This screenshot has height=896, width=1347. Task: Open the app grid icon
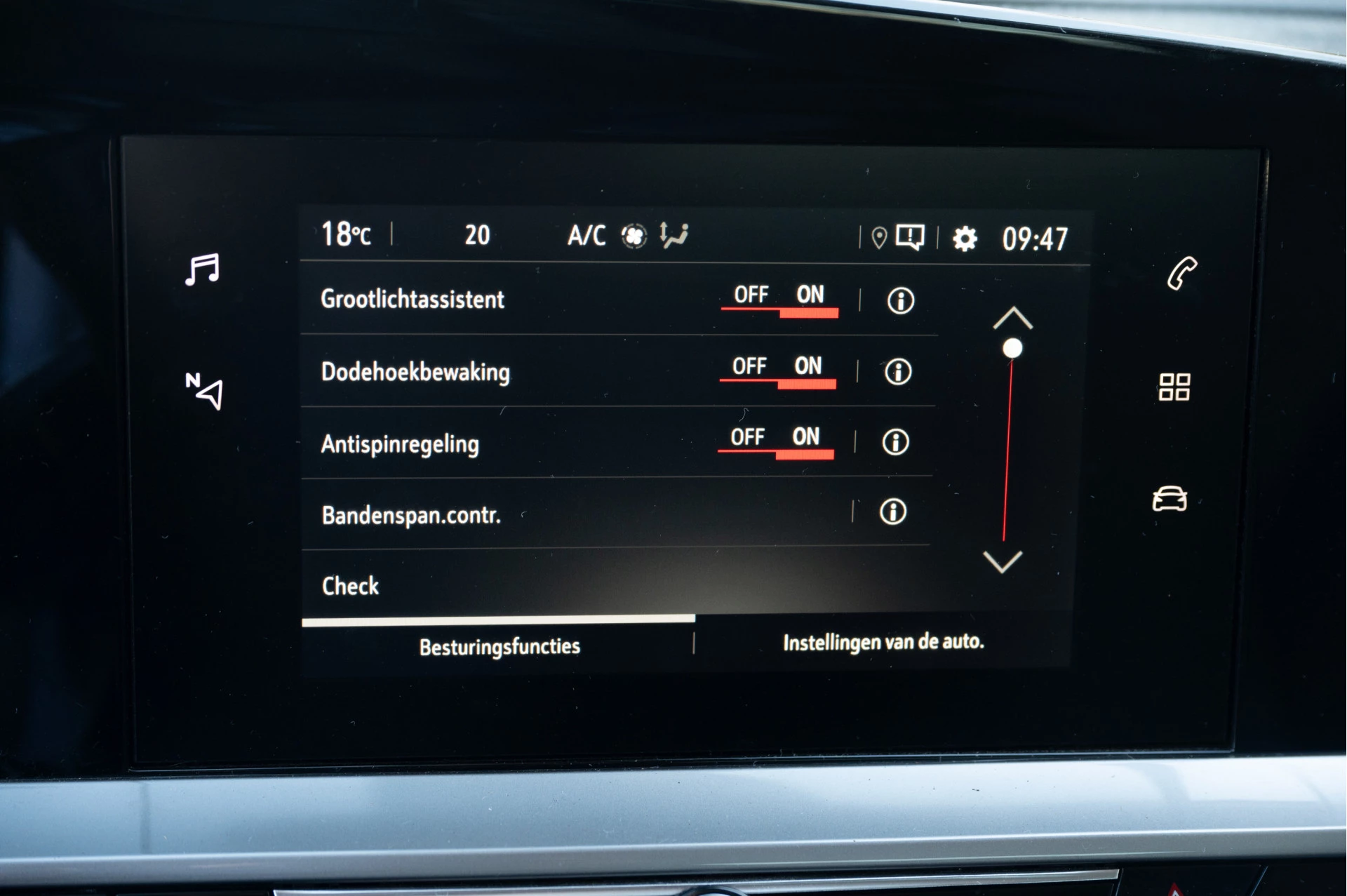[x=1175, y=387]
